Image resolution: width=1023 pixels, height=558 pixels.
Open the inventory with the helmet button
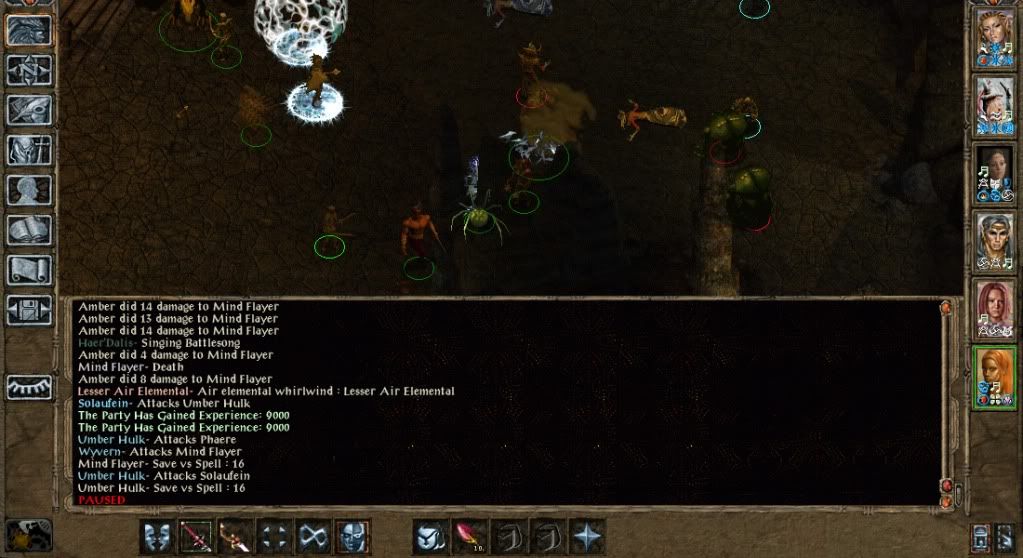click(29, 150)
